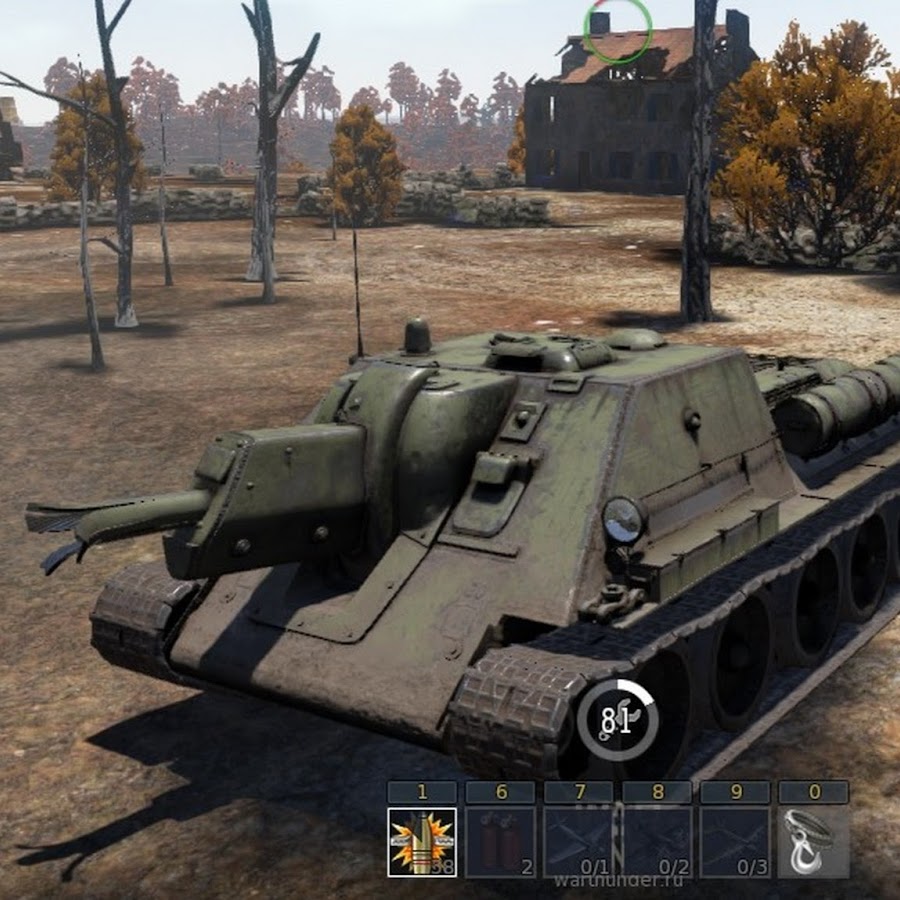The height and width of the screenshot is (900, 900).
Task: Choose the aircraft slot showing 0/1
Action: [578, 842]
